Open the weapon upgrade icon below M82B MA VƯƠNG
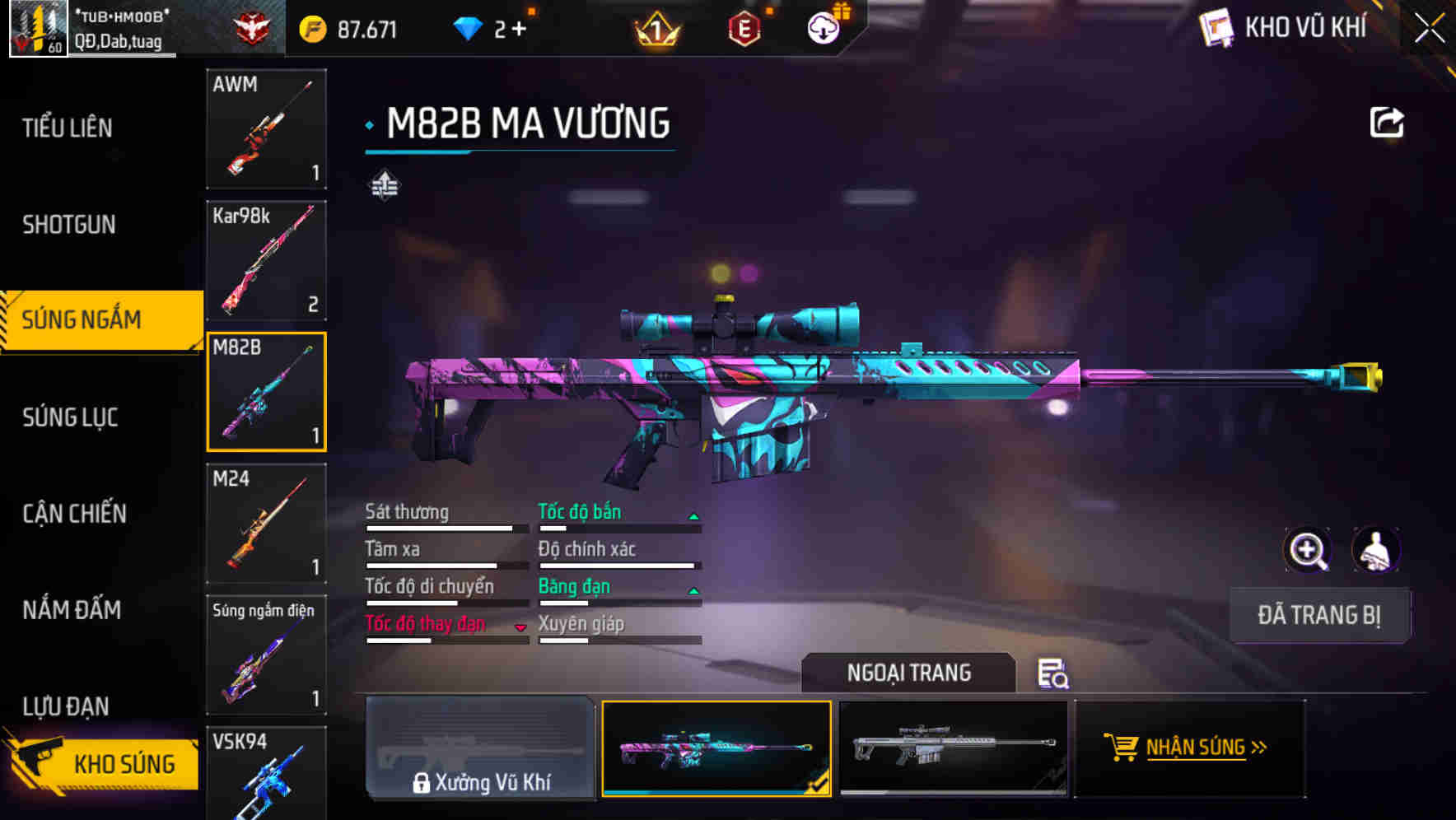Image resolution: width=1456 pixels, height=820 pixels. click(x=384, y=184)
